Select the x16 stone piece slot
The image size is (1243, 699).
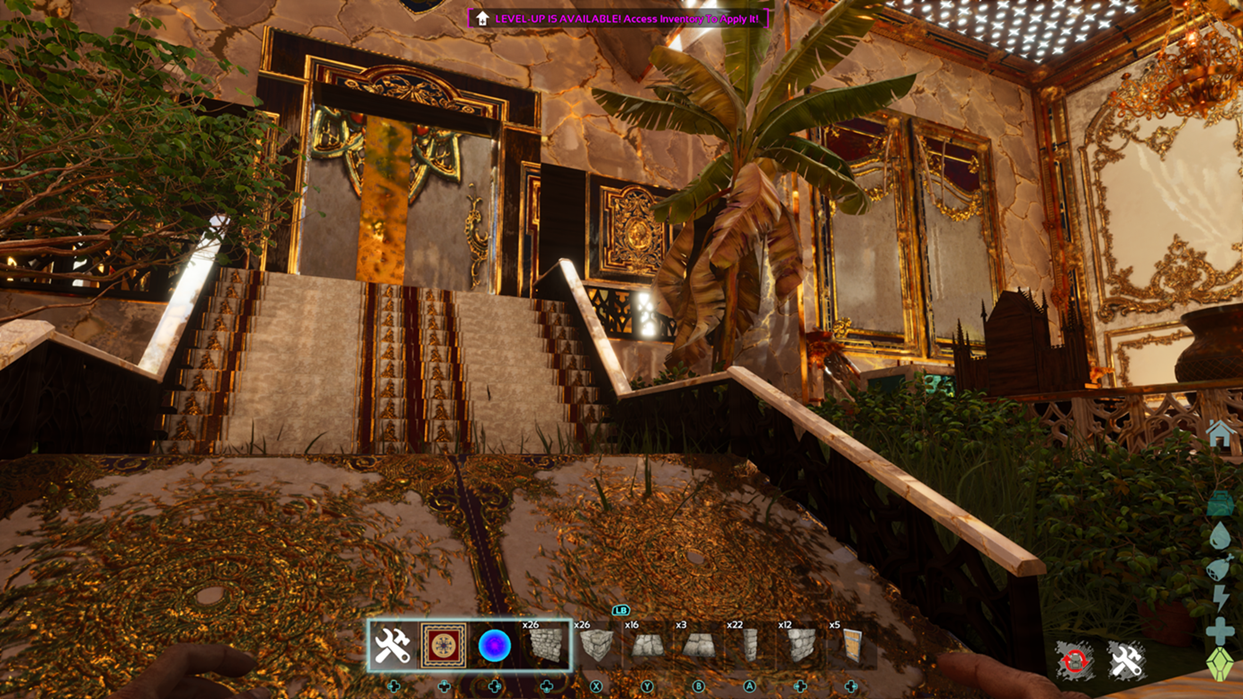click(647, 646)
